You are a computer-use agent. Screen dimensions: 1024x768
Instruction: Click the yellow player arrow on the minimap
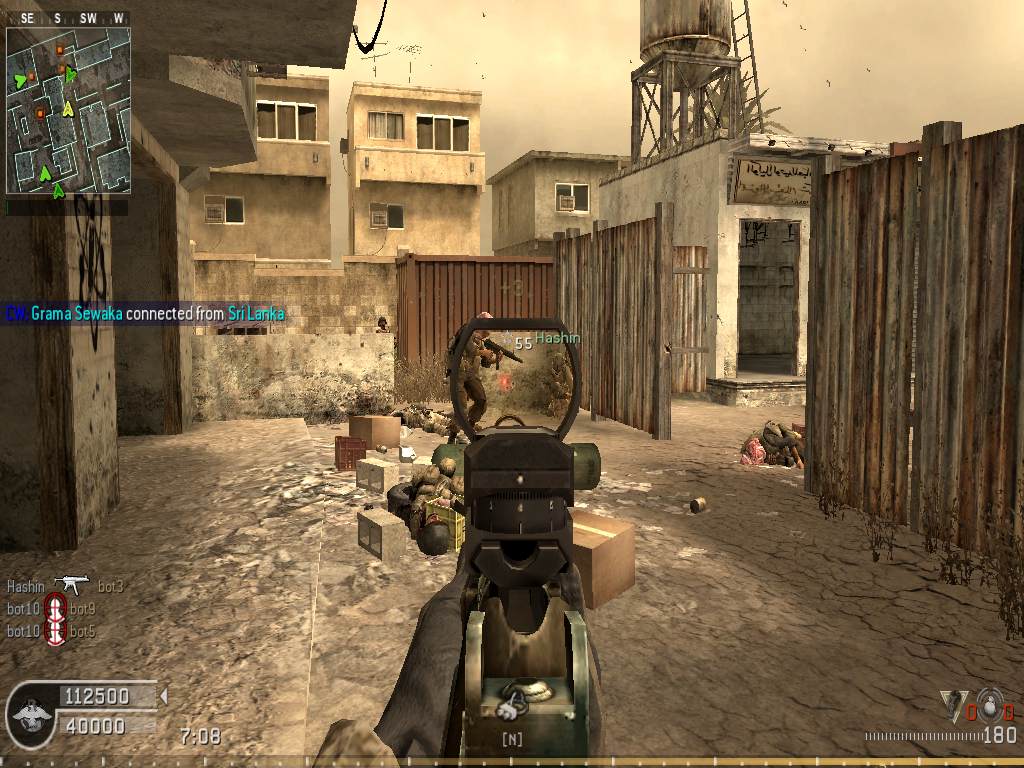(68, 107)
